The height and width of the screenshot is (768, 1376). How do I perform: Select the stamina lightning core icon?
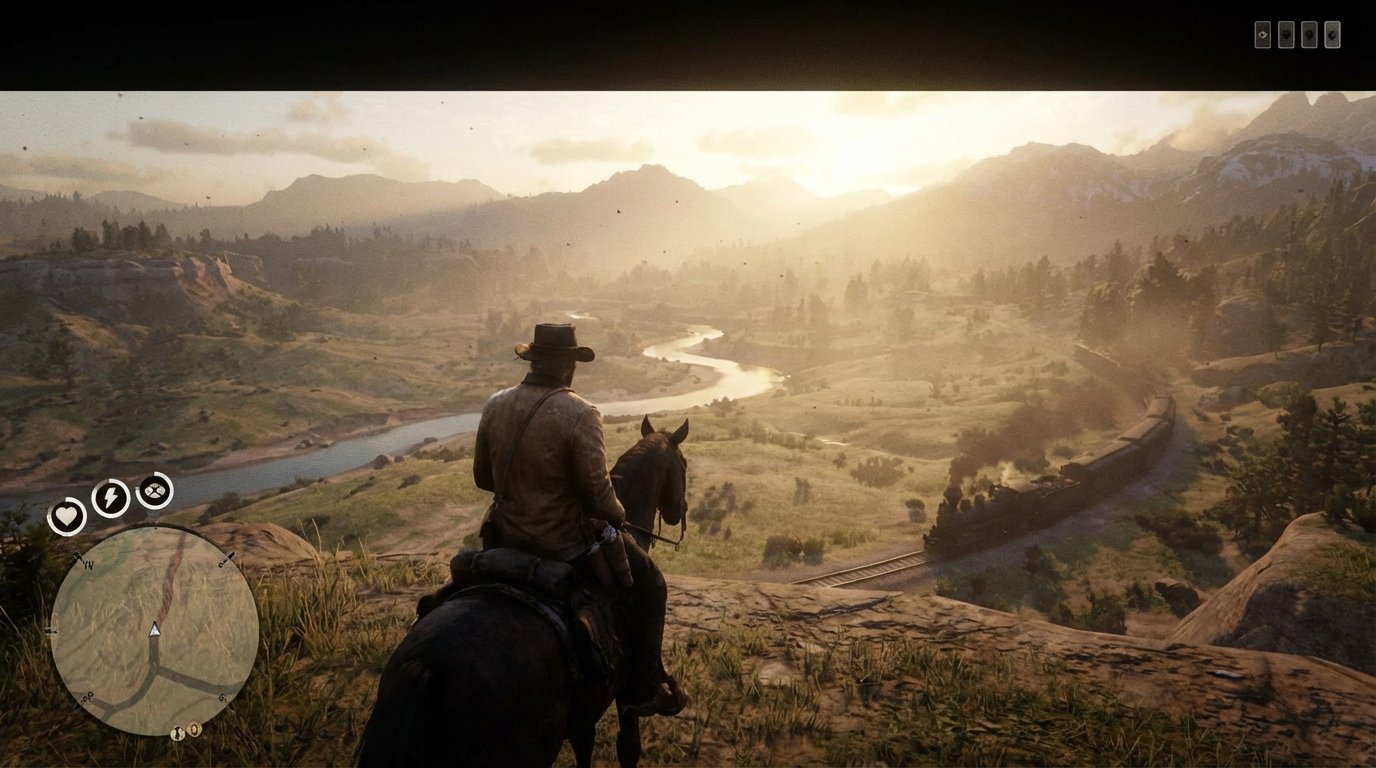point(109,496)
